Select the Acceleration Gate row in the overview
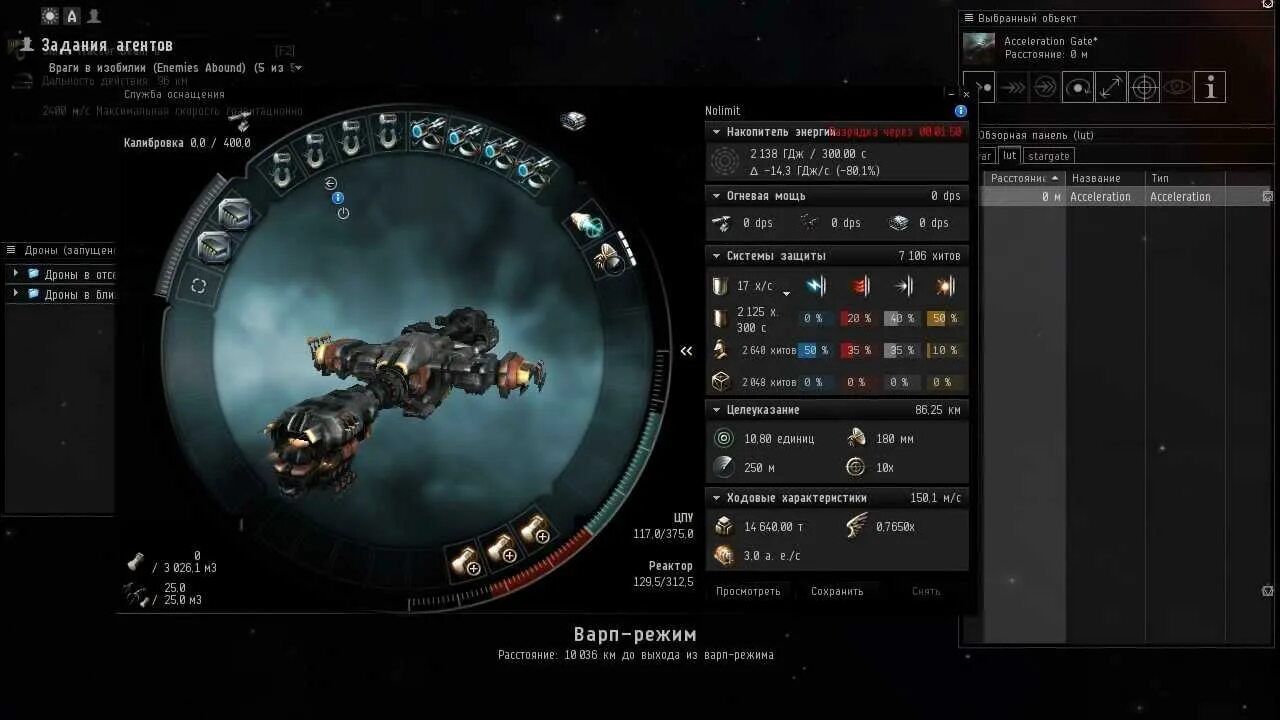 (x=1100, y=197)
